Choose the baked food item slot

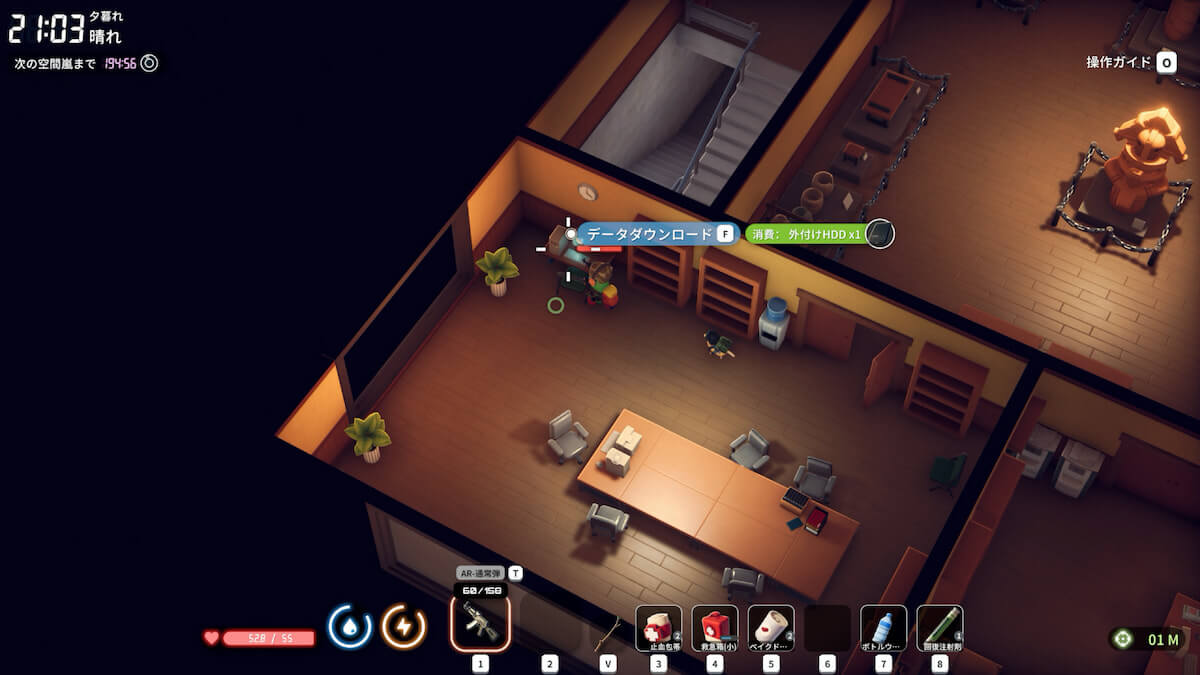pos(770,628)
